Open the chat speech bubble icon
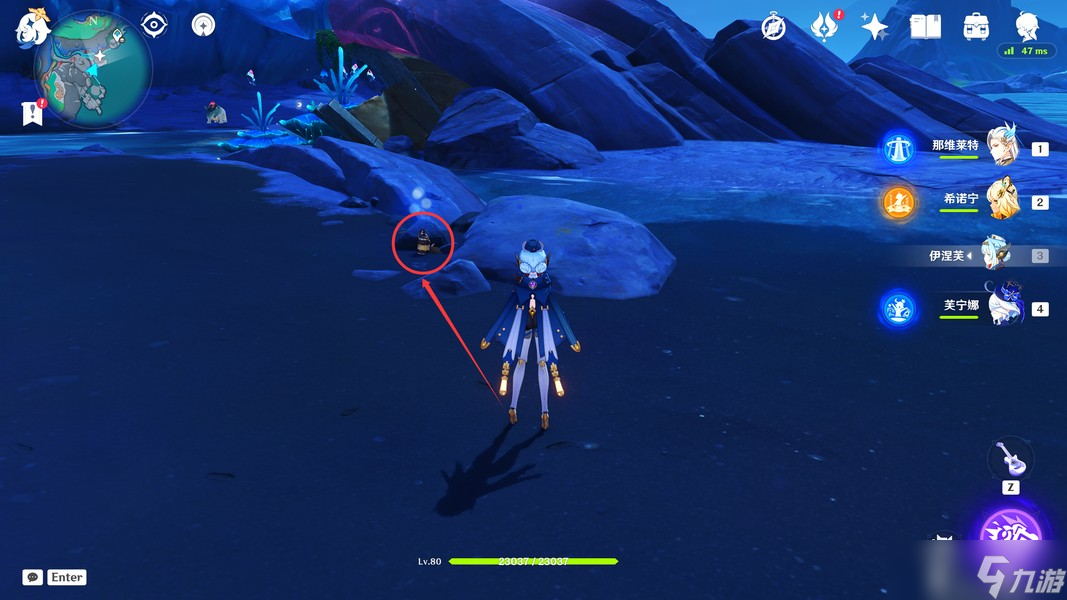The width and height of the screenshot is (1067, 600). [33, 577]
